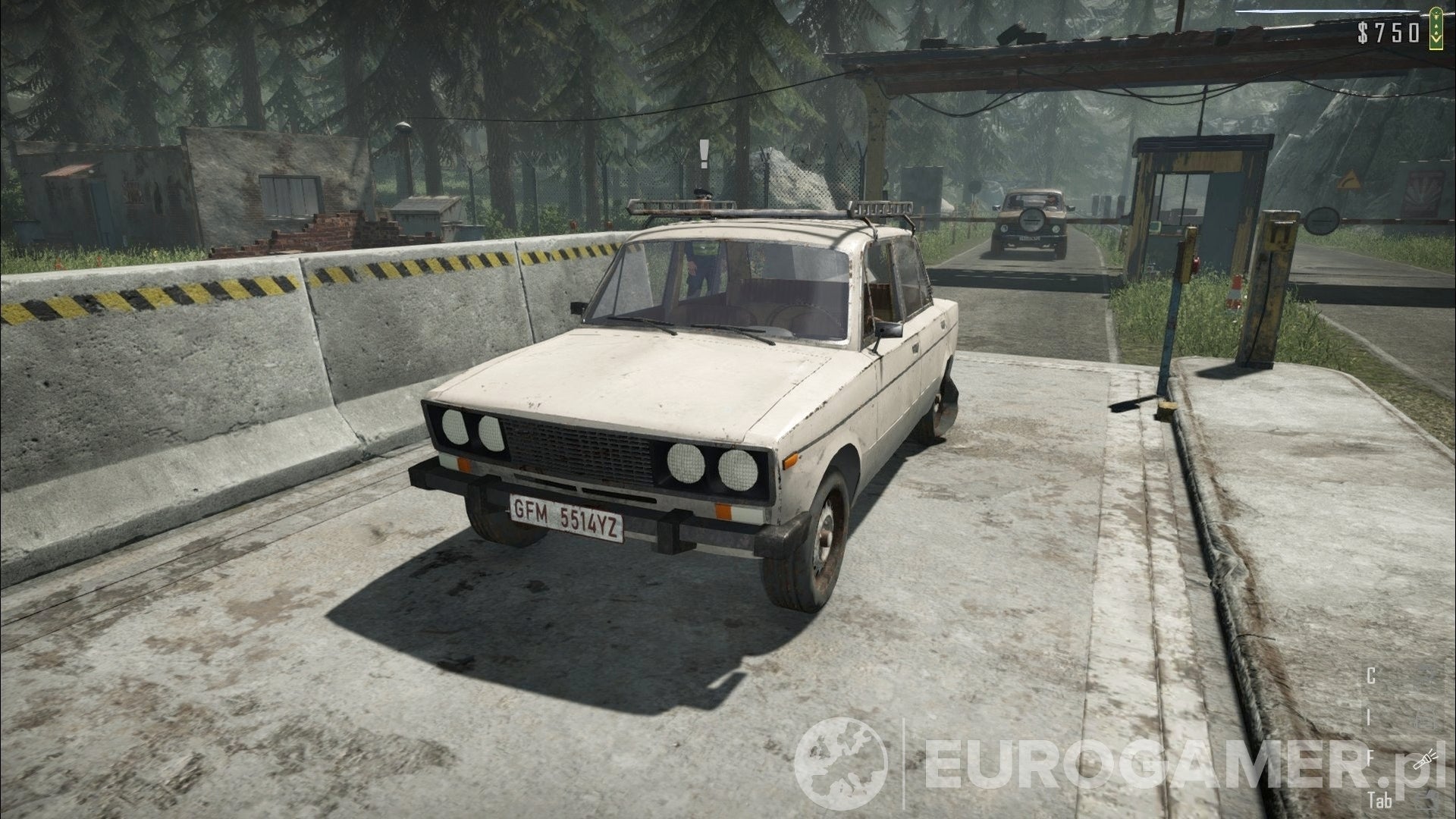
Task: Toggle the flashlight using the Tab key prompt
Action: (1382, 799)
